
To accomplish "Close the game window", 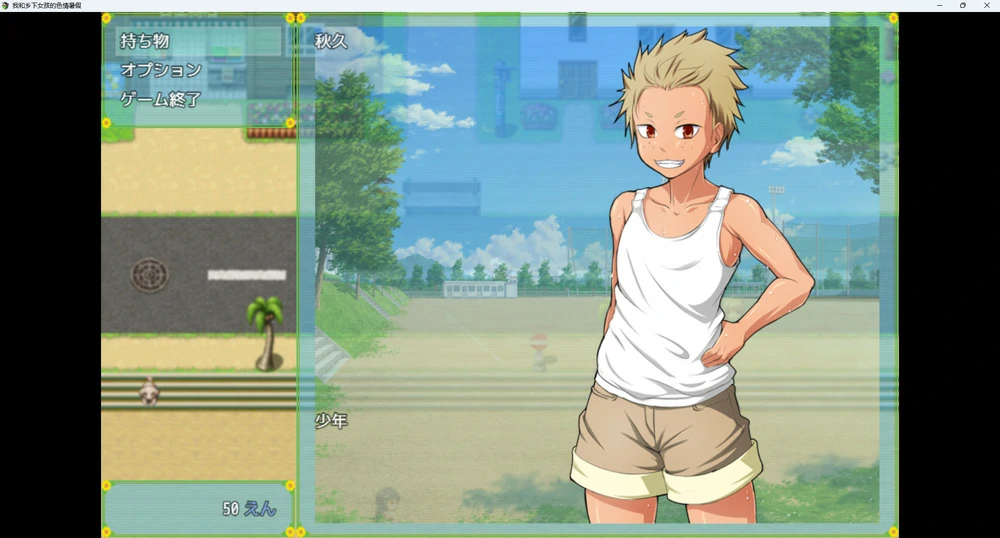I will pos(987,5).
